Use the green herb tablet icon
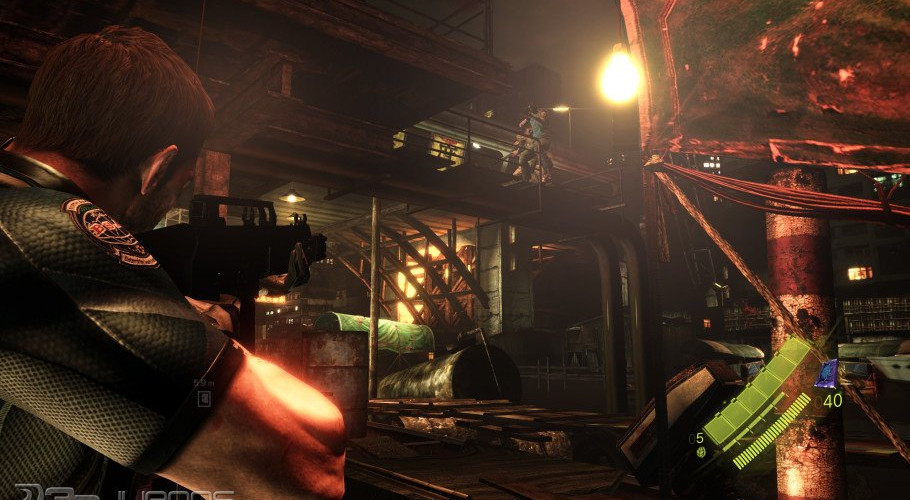Image resolution: width=910 pixels, height=500 pixels. (x=701, y=452)
